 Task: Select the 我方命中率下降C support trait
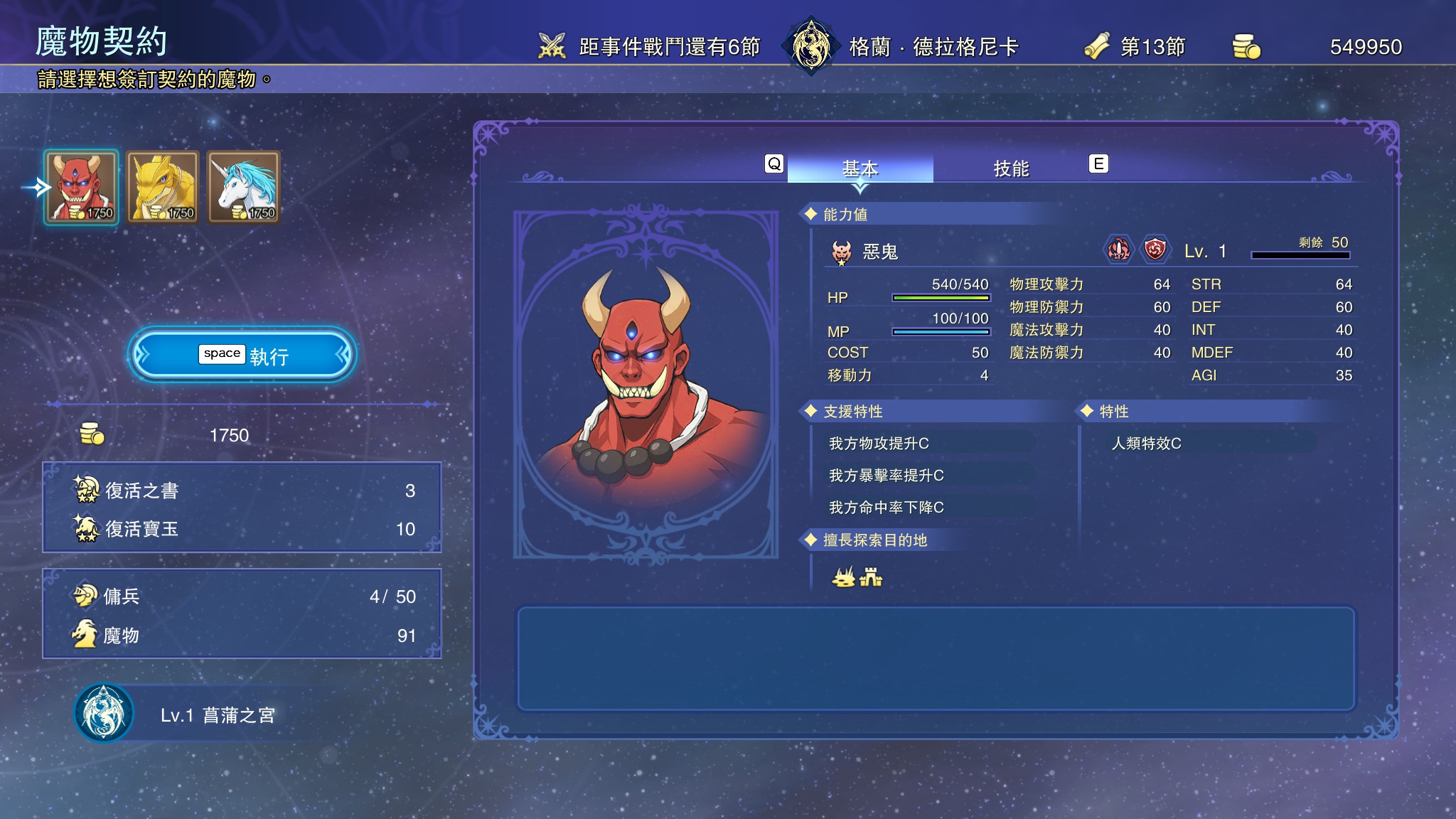click(887, 508)
